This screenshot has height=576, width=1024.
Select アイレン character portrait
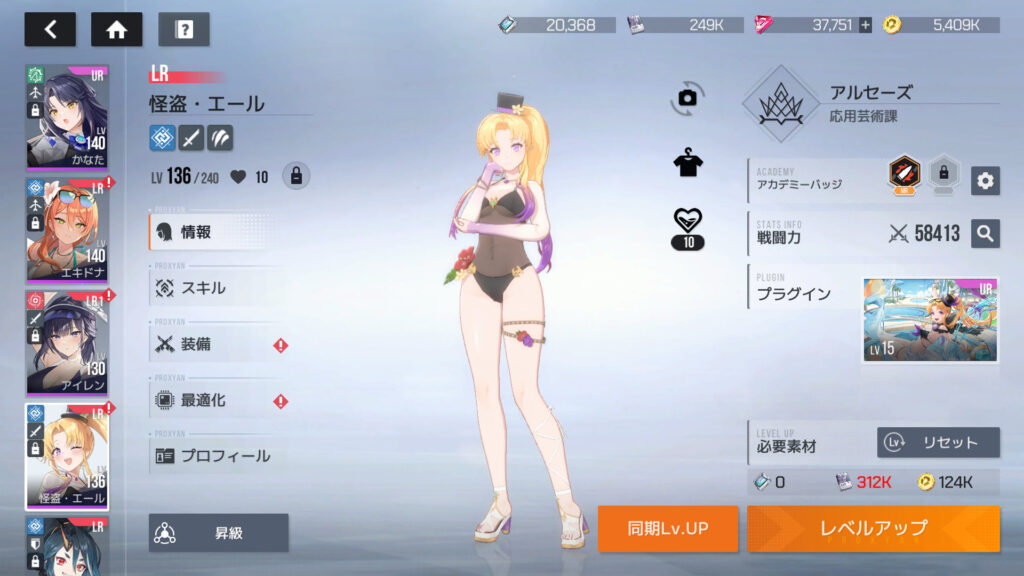(x=67, y=342)
